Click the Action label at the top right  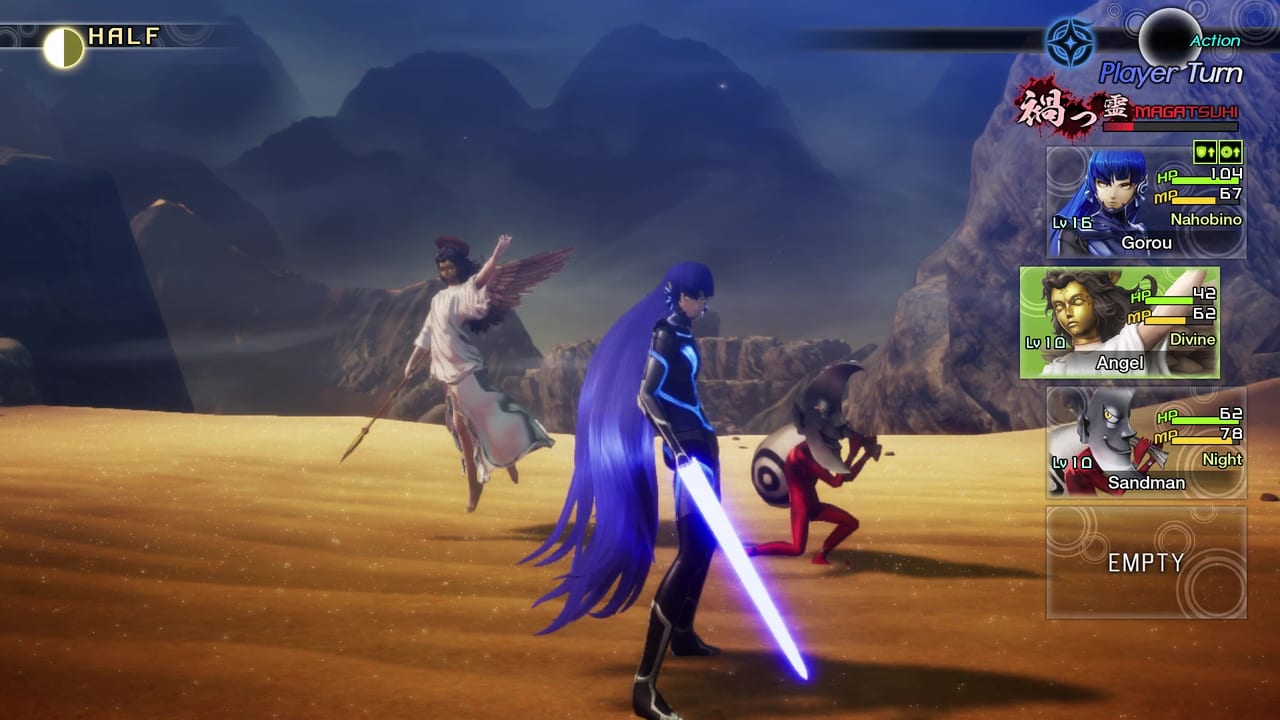click(1213, 41)
